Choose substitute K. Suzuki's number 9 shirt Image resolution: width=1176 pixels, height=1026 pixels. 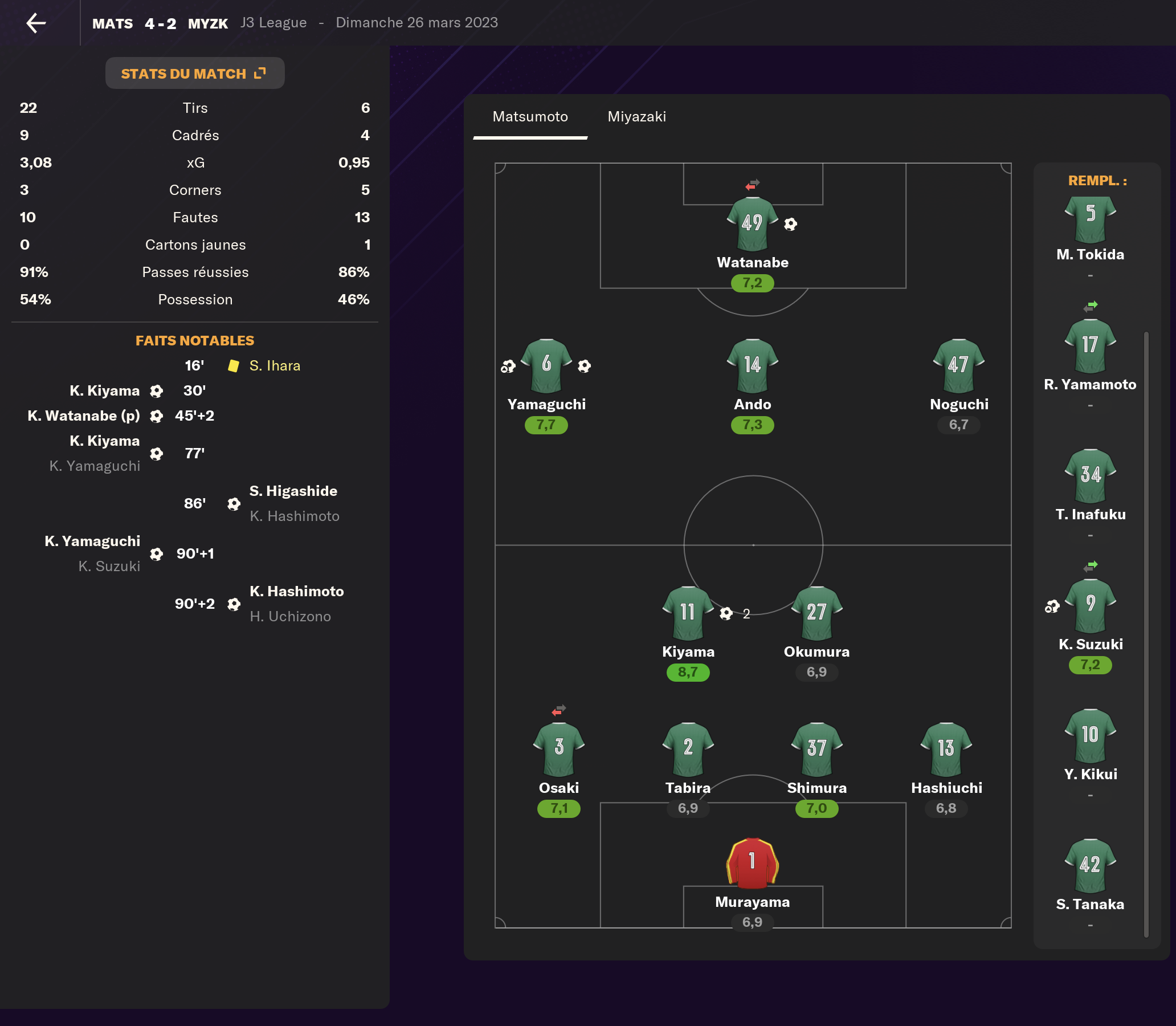point(1090,605)
